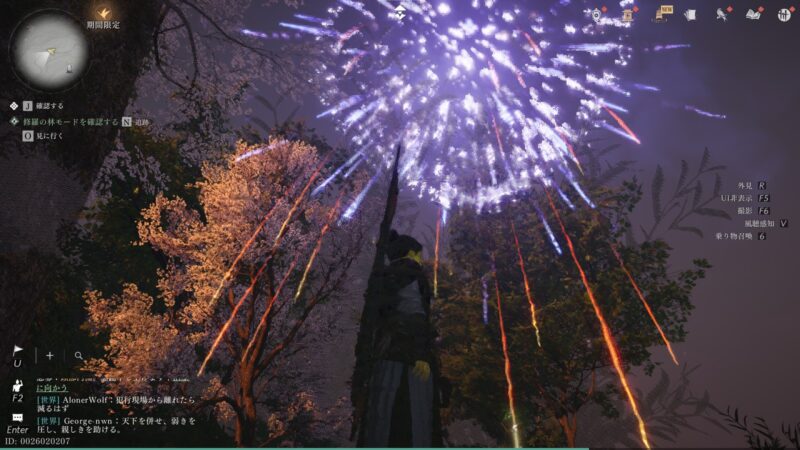Open the map pin icon in the top bar
800x450 pixels.
597,14
